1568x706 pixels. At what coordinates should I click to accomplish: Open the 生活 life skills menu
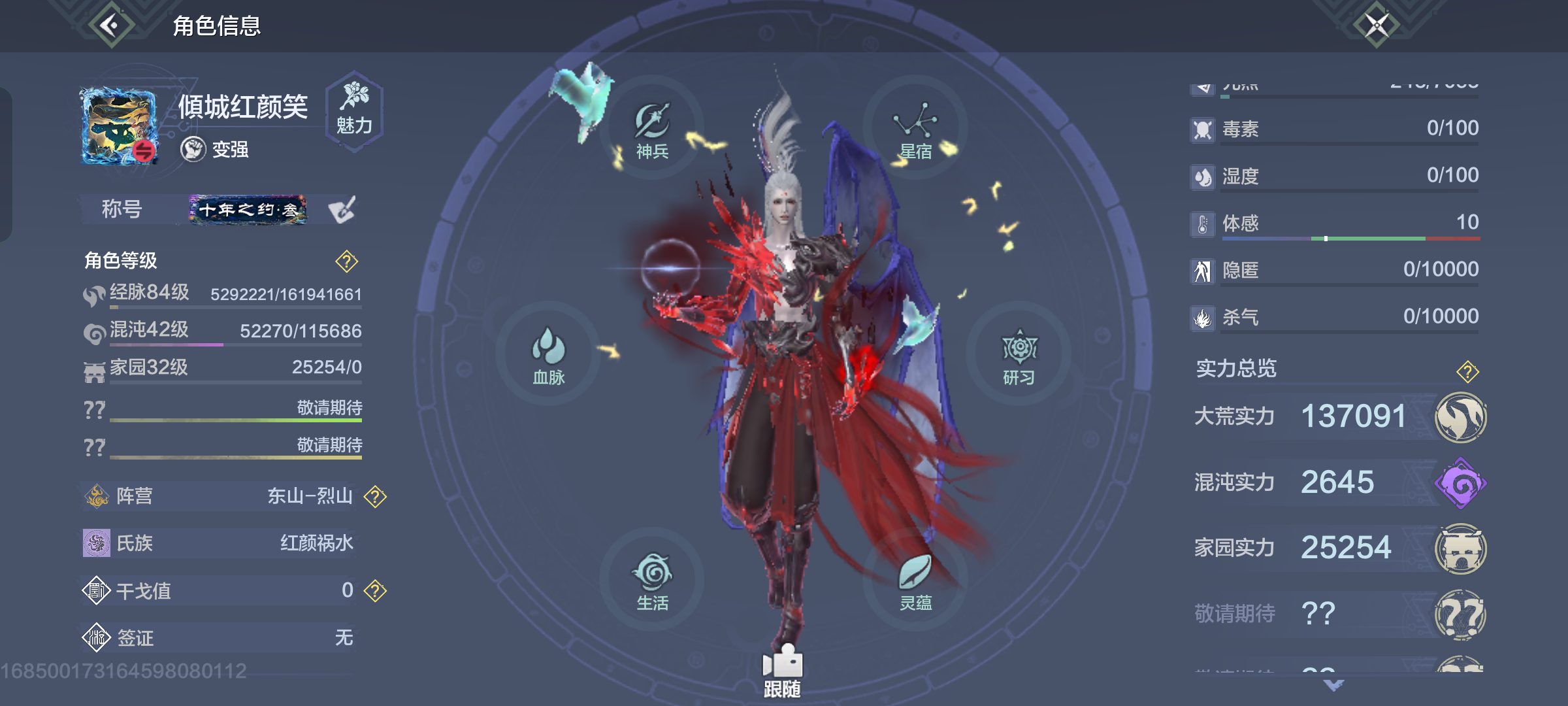coord(653,582)
